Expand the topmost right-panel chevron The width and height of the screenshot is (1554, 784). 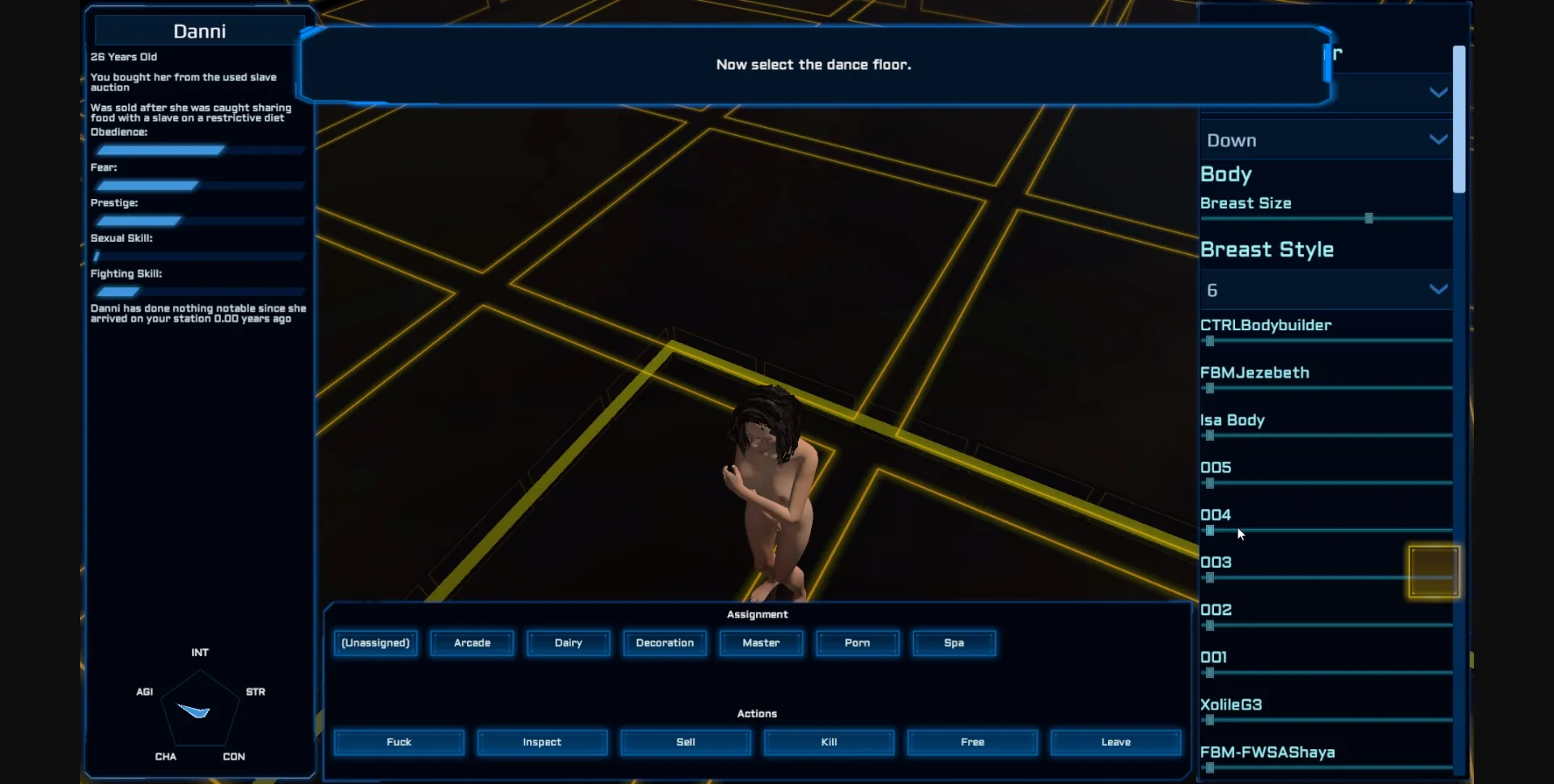[x=1438, y=92]
